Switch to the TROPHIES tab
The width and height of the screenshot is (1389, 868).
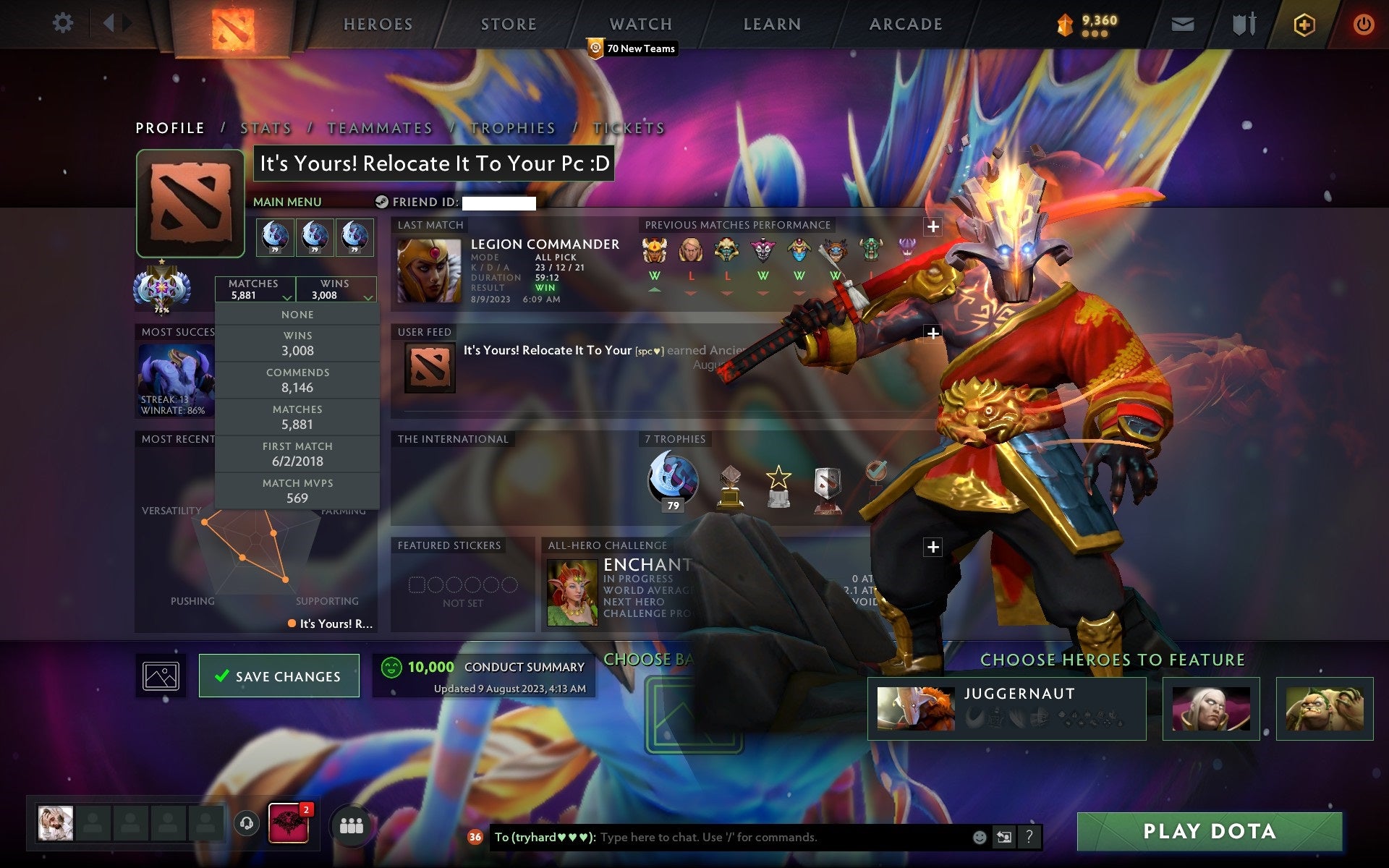tap(512, 127)
